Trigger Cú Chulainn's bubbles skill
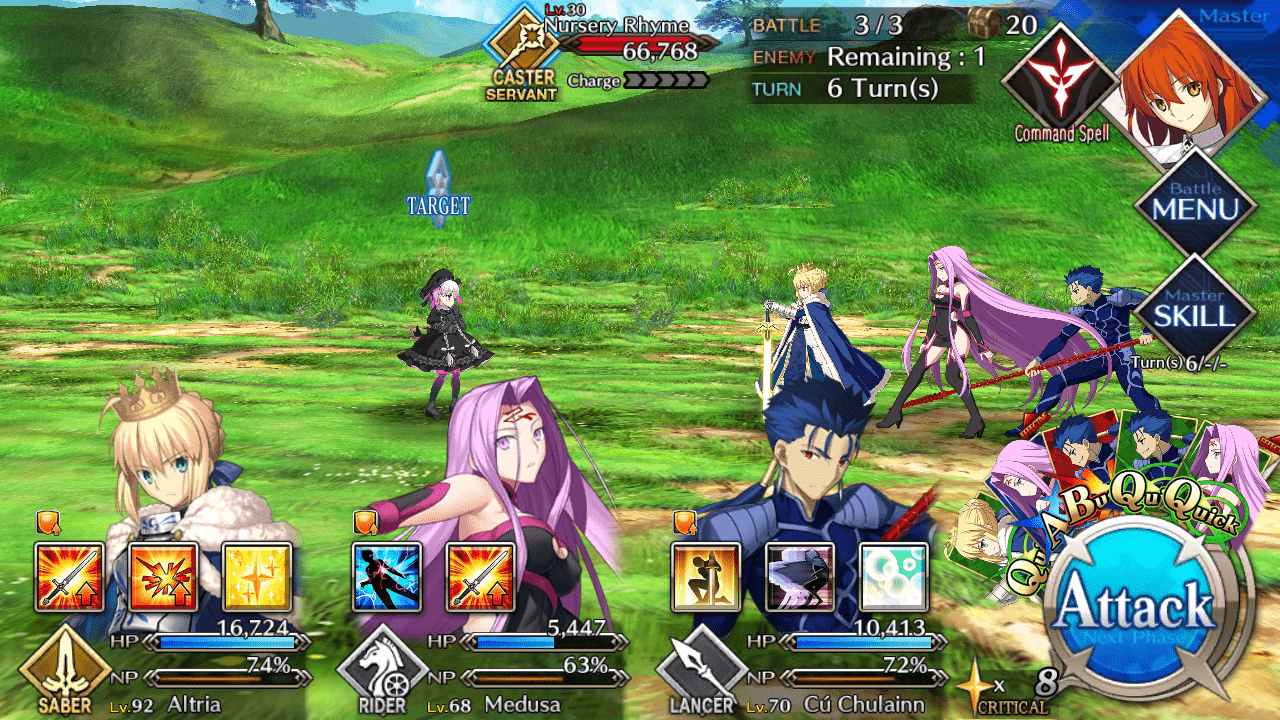 click(x=894, y=577)
